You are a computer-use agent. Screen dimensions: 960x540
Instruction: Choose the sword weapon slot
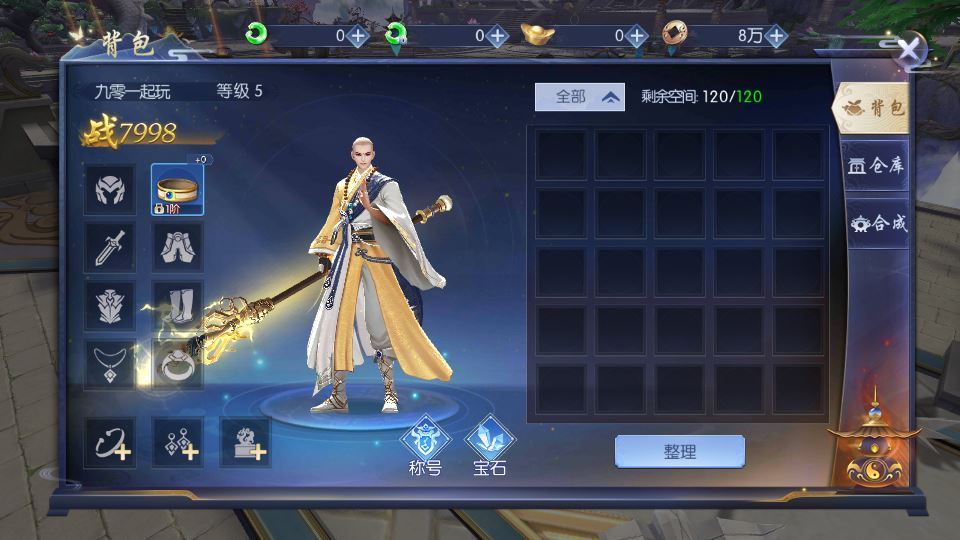point(110,247)
